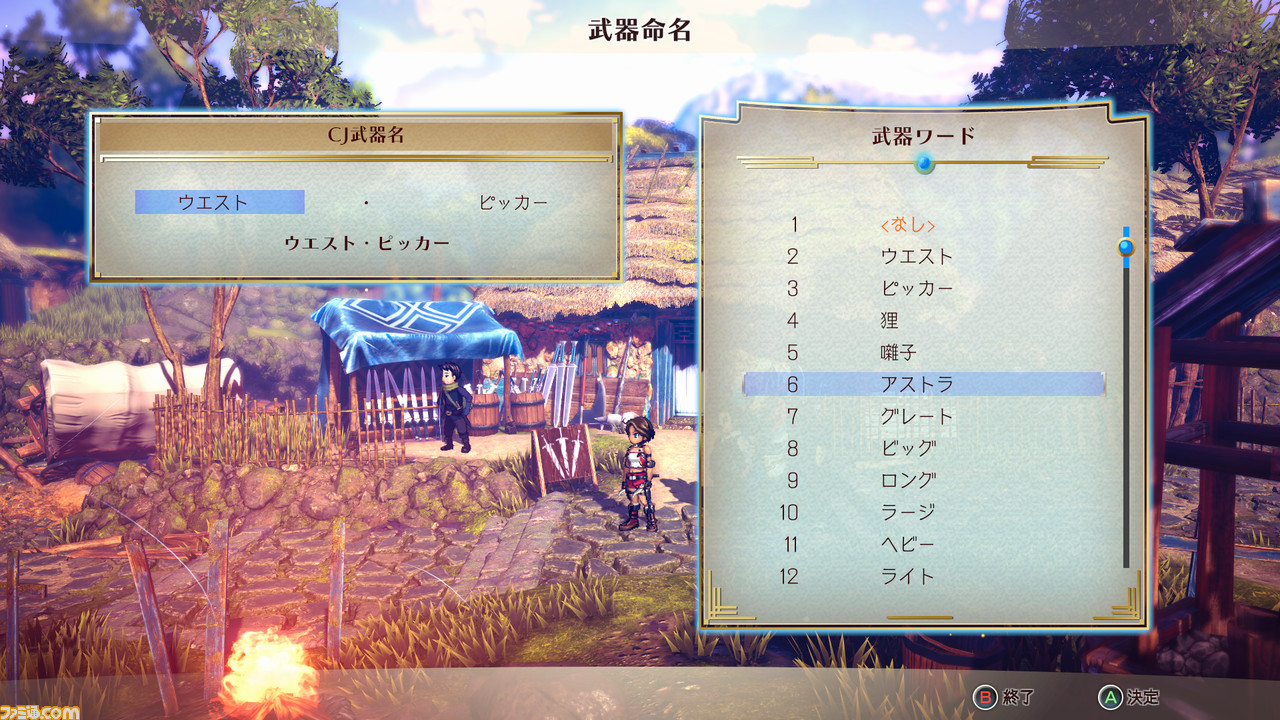Viewport: 1280px width, 720px height.
Task: Select the second name slot ピッカー
Action: tap(513, 202)
